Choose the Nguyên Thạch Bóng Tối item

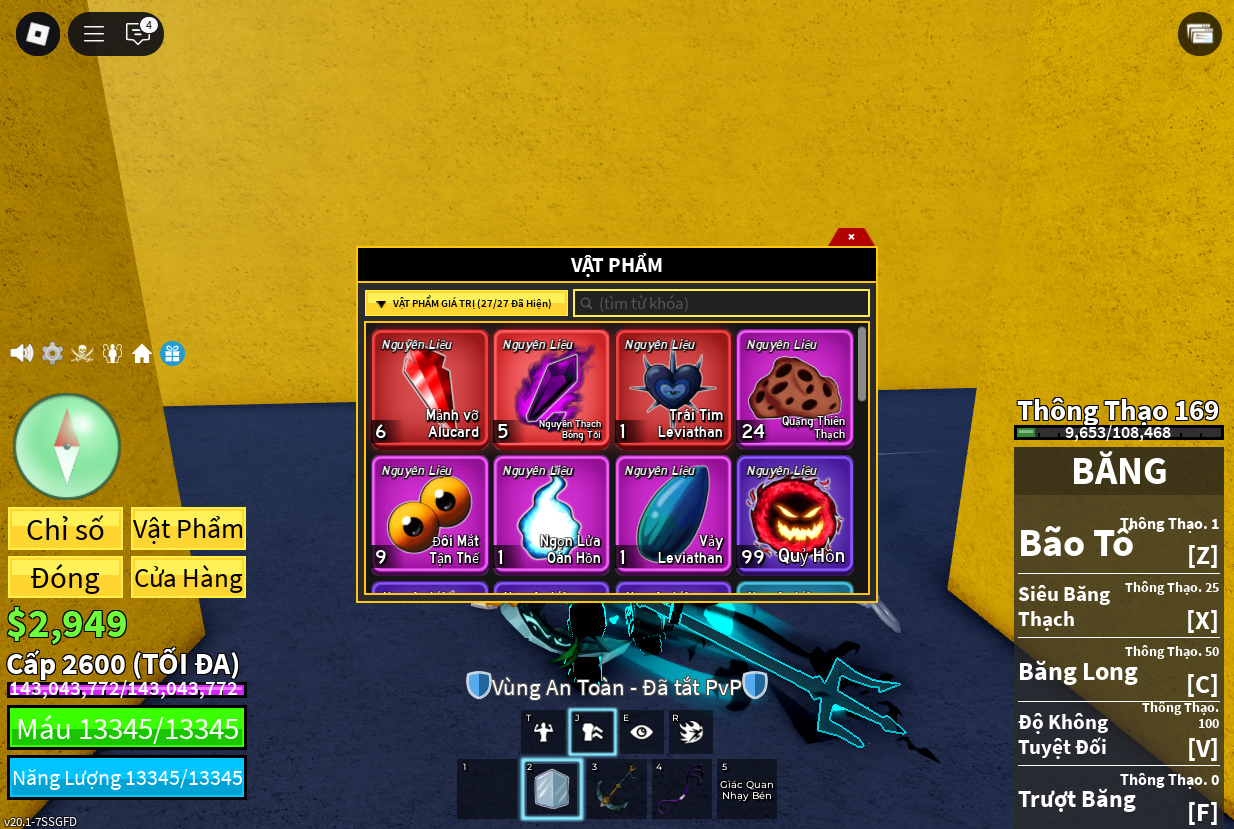point(551,388)
